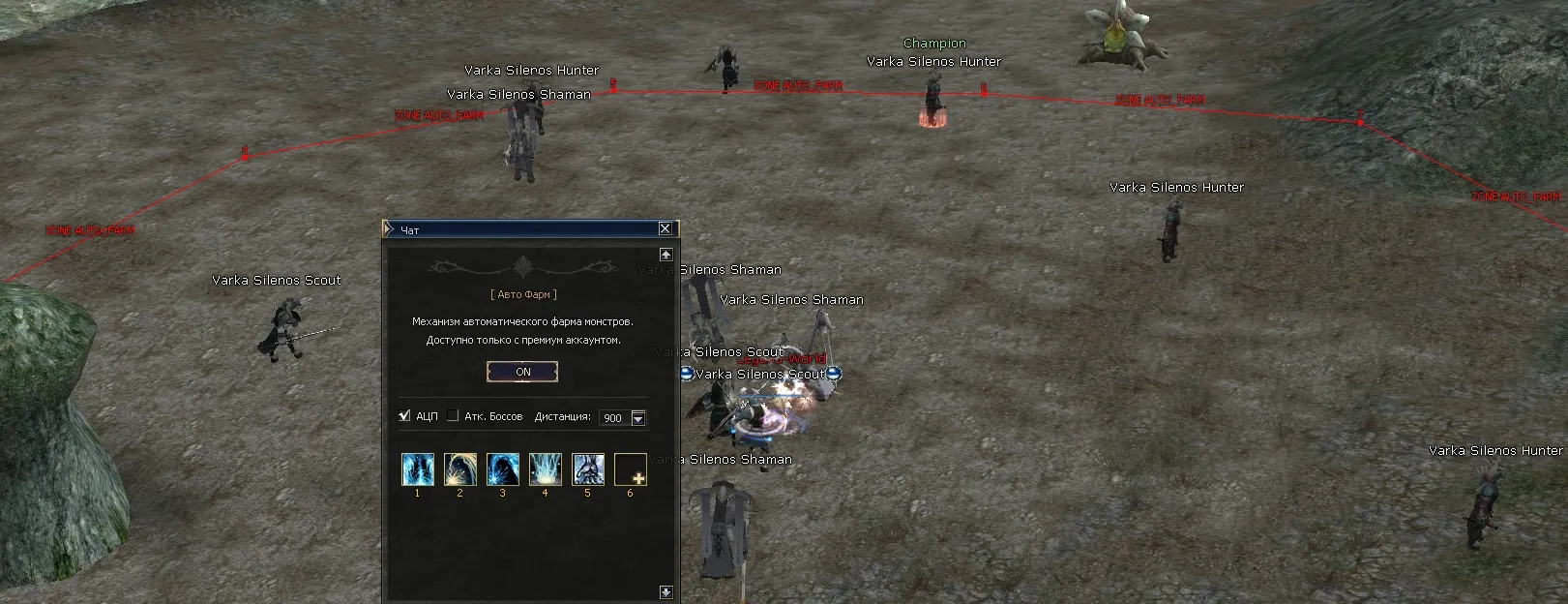Open the Дистанция 900 dropdown
Image resolution: width=1568 pixels, height=604 pixels.
pos(637,418)
